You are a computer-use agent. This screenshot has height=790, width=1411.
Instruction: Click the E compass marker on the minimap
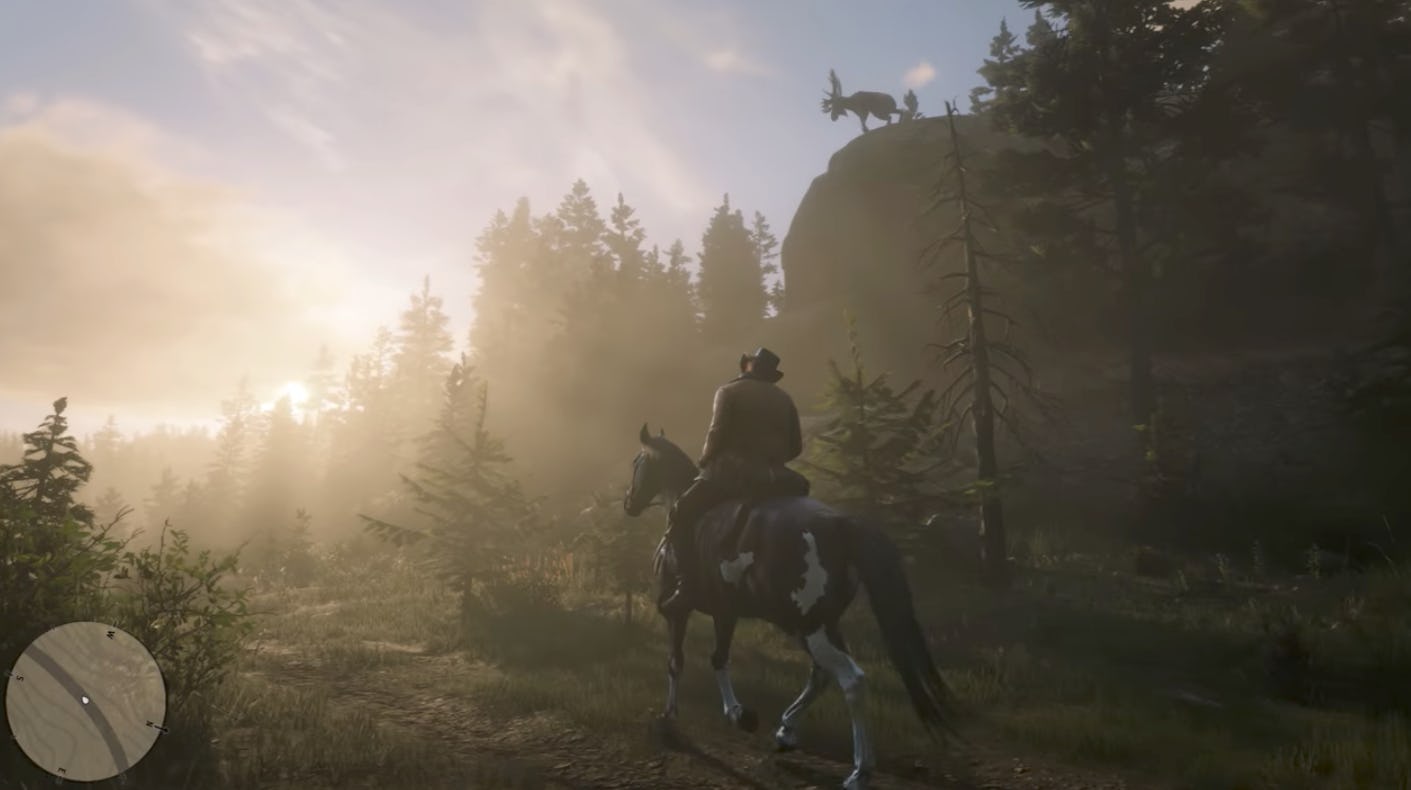pos(61,768)
